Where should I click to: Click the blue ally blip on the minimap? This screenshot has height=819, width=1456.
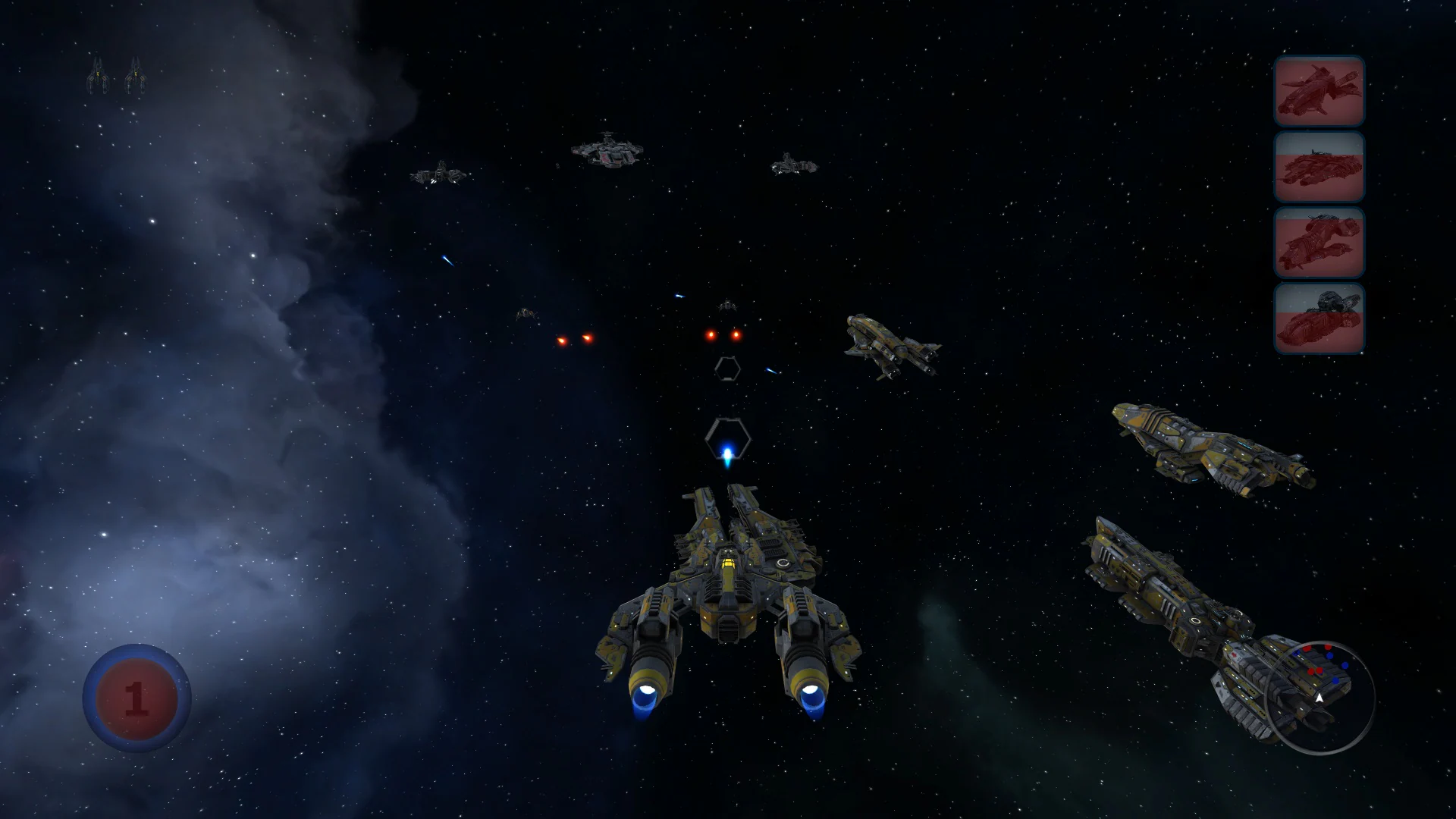coord(1345,665)
